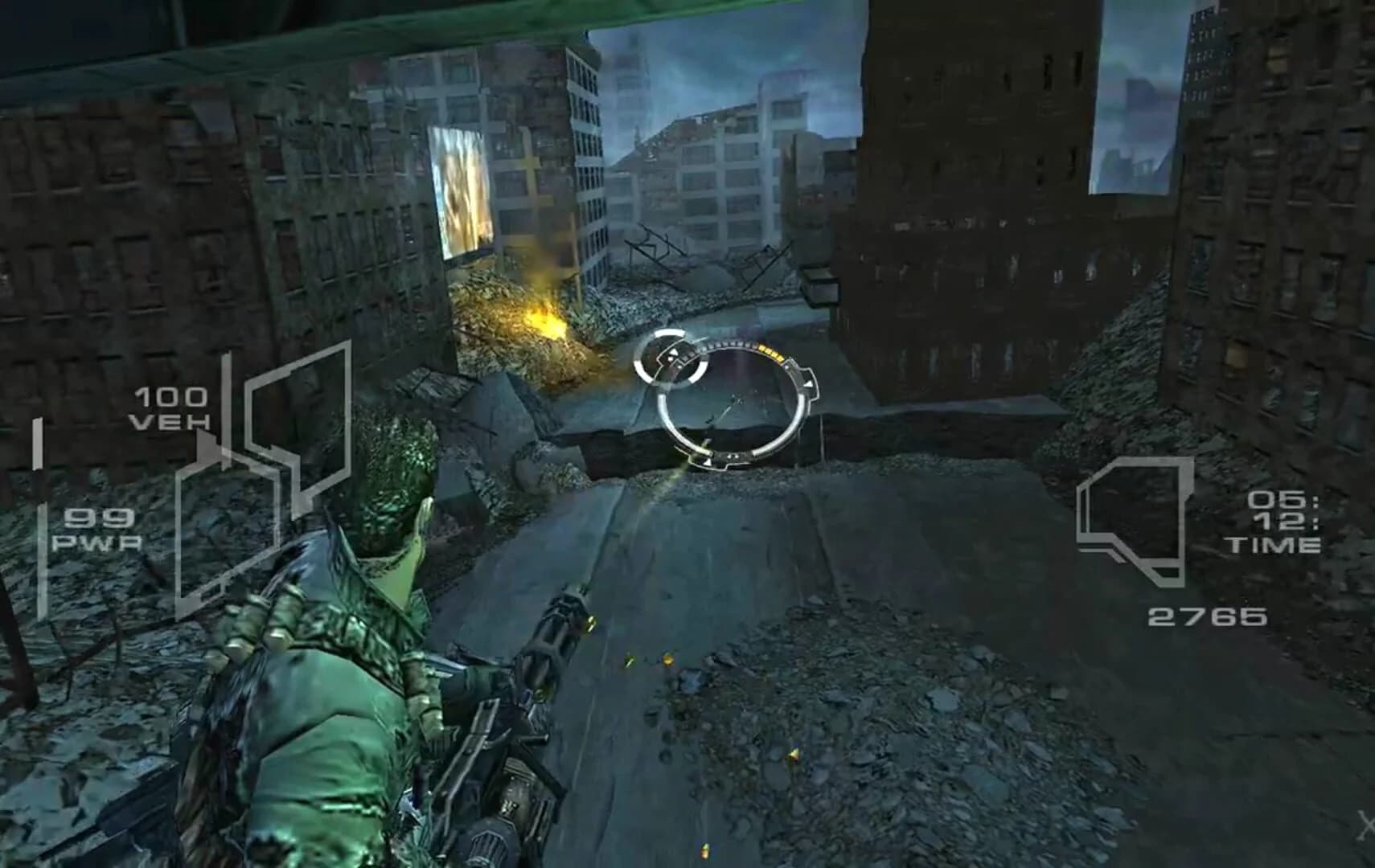The width and height of the screenshot is (1375, 868).
Task: Select the glowing billboard screen on the left building
Action: pyautogui.click(x=462, y=189)
